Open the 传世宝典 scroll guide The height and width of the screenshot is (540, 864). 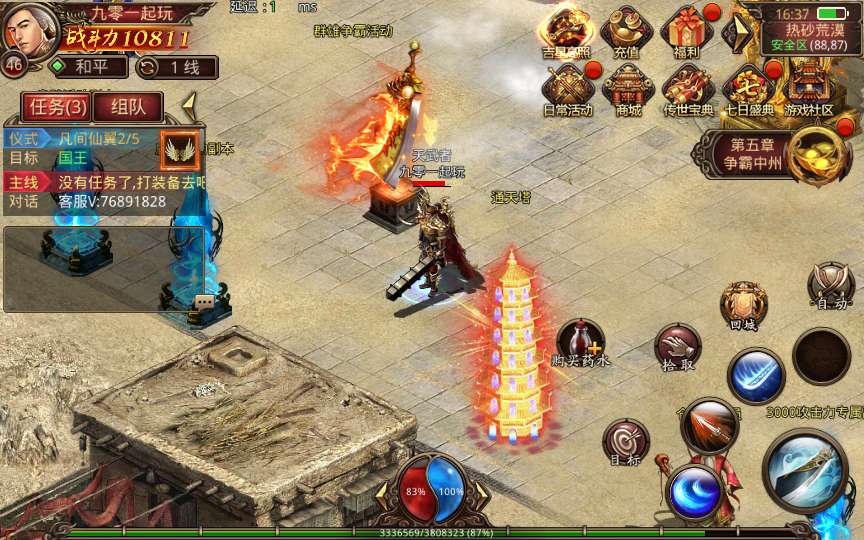(689, 88)
